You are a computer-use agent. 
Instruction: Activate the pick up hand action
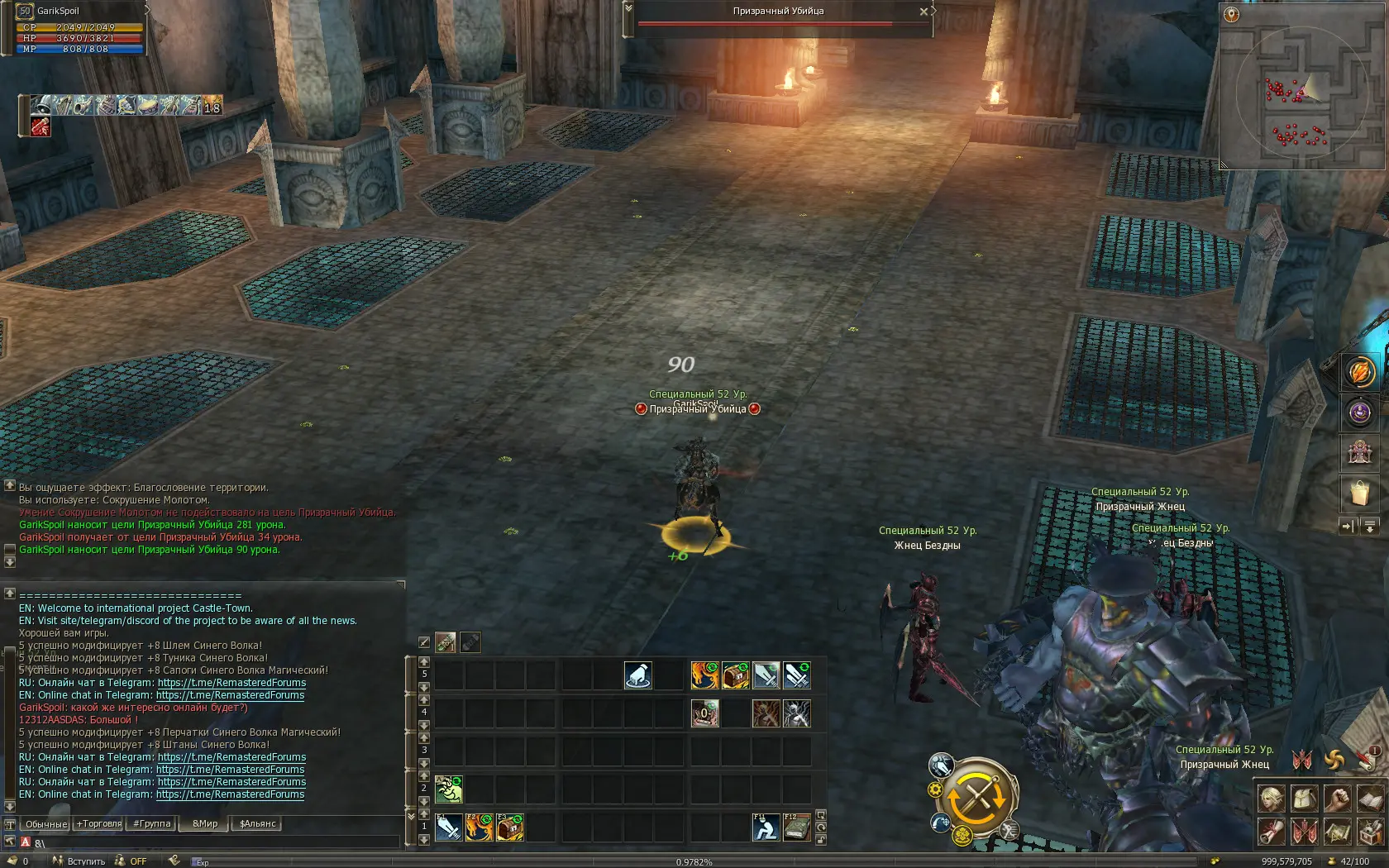(x=637, y=675)
